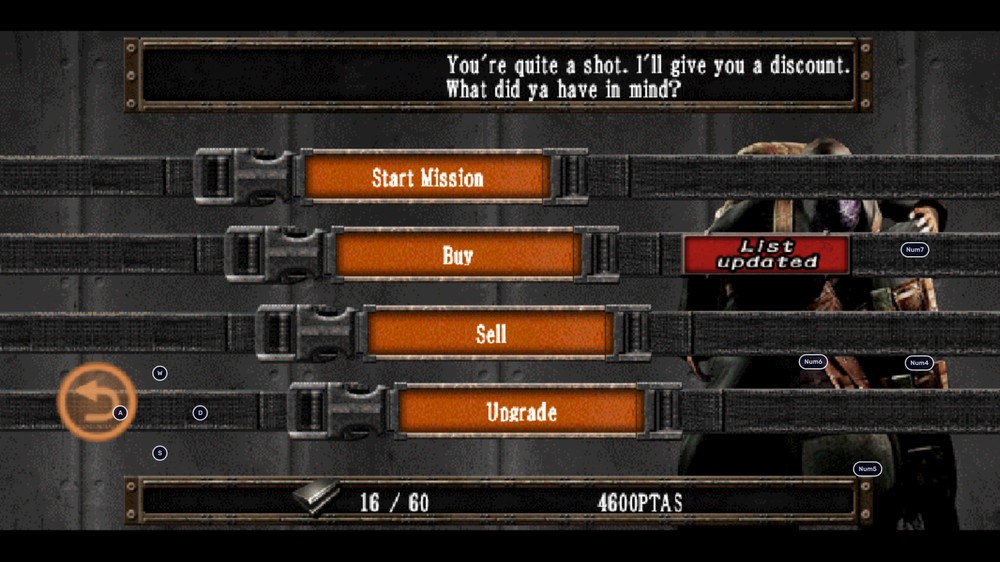This screenshot has height=562, width=1000.
Task: Open the Upgrade menu
Action: [521, 412]
